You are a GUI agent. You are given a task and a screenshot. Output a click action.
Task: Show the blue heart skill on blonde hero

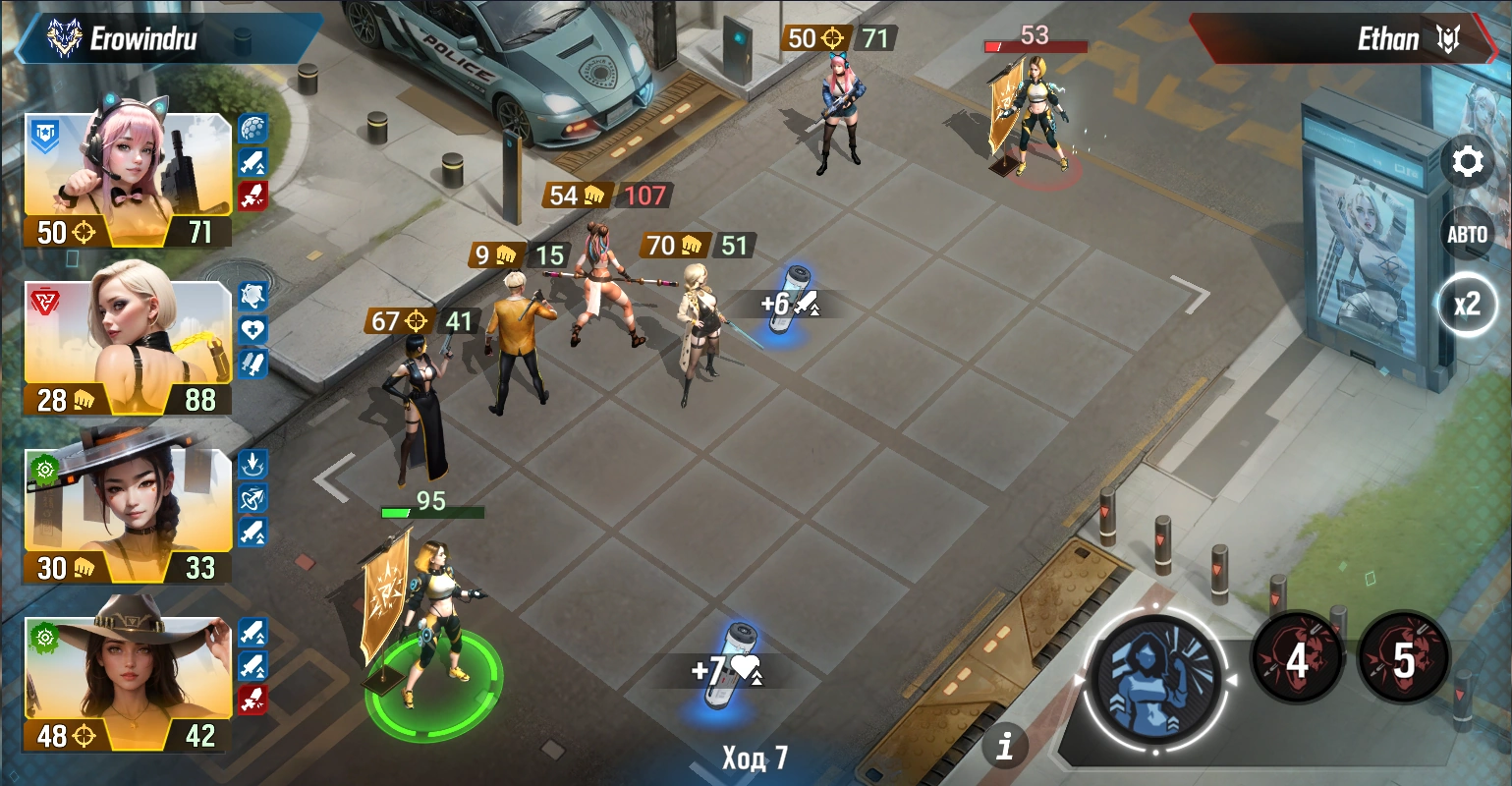pyautogui.click(x=253, y=329)
